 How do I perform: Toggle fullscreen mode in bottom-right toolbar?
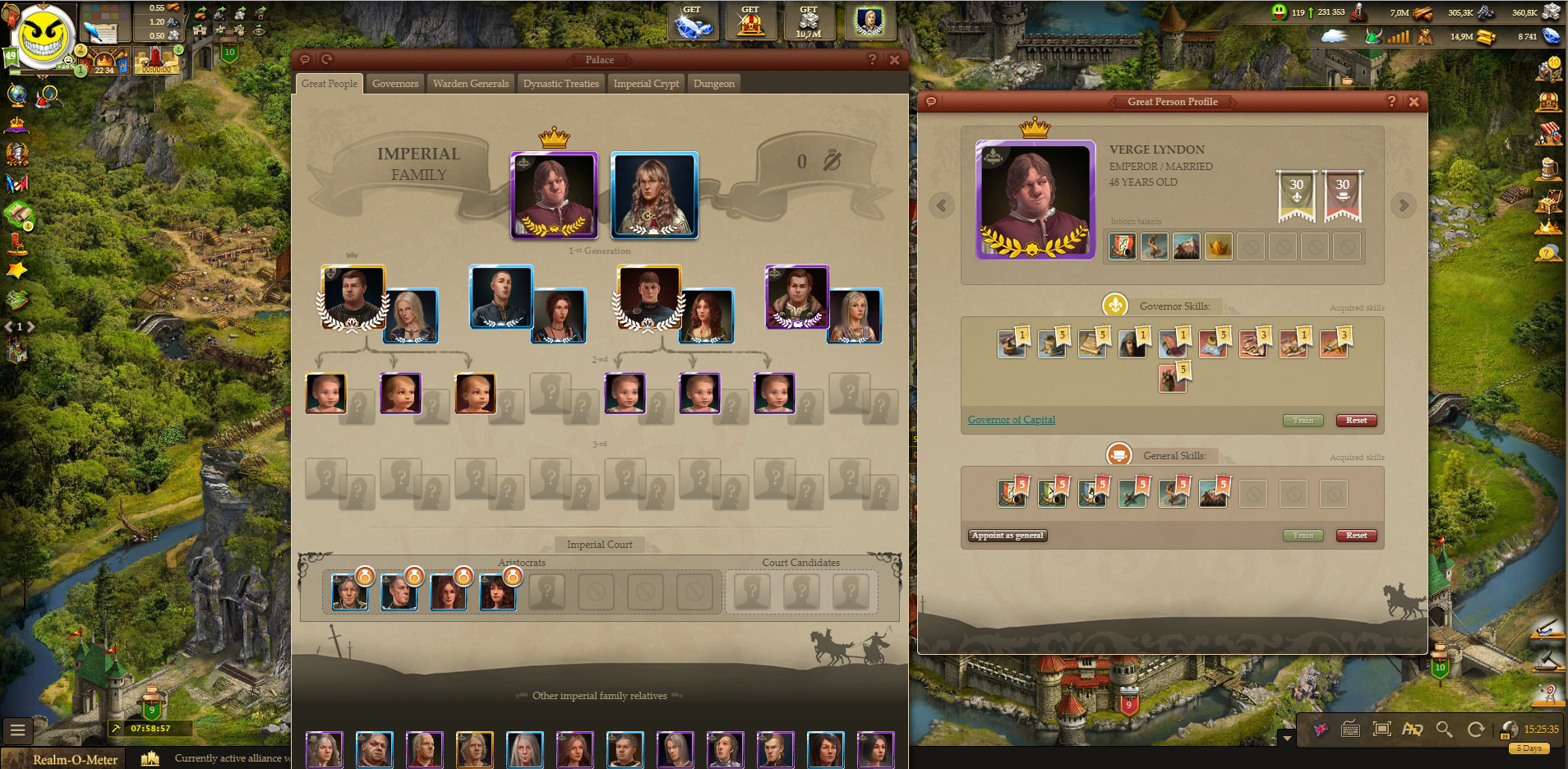1382,729
